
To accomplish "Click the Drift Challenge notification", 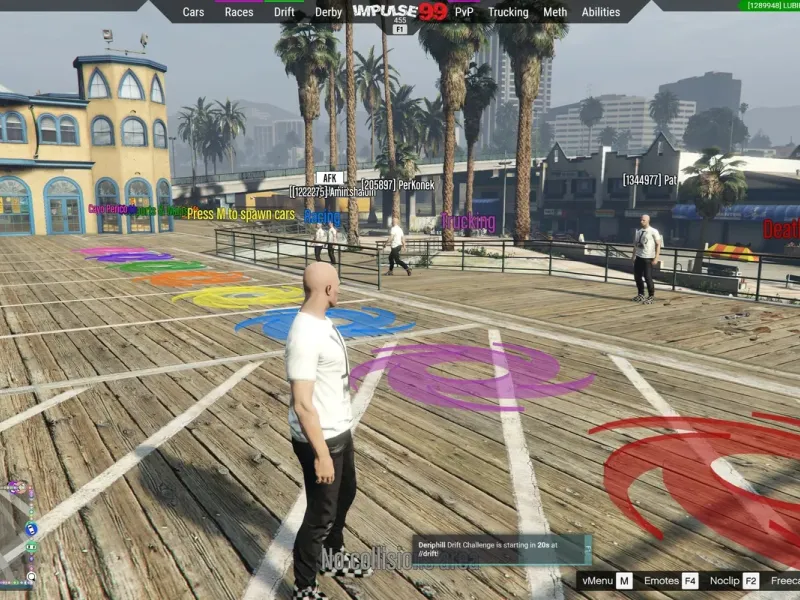I will coord(502,550).
